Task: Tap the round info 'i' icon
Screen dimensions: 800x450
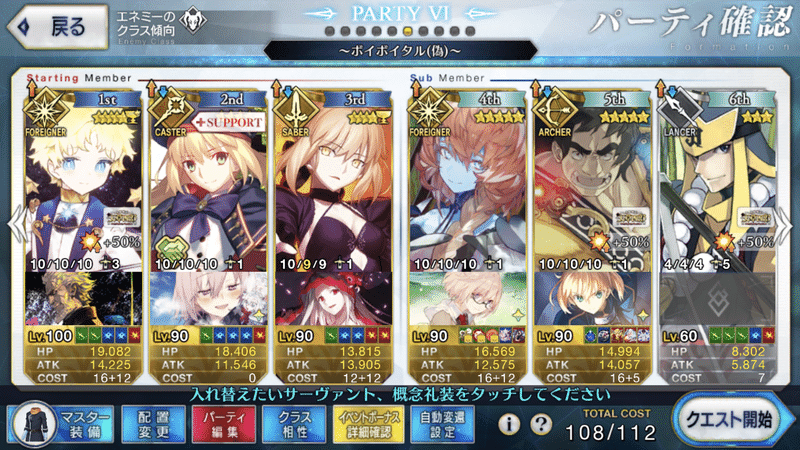Action: [508, 424]
